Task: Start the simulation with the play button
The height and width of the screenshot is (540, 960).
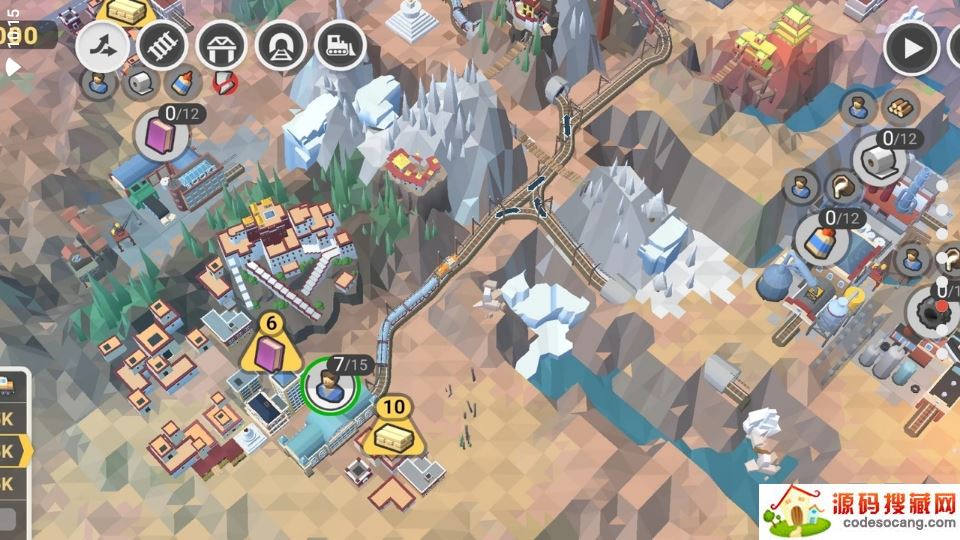Action: (x=911, y=47)
